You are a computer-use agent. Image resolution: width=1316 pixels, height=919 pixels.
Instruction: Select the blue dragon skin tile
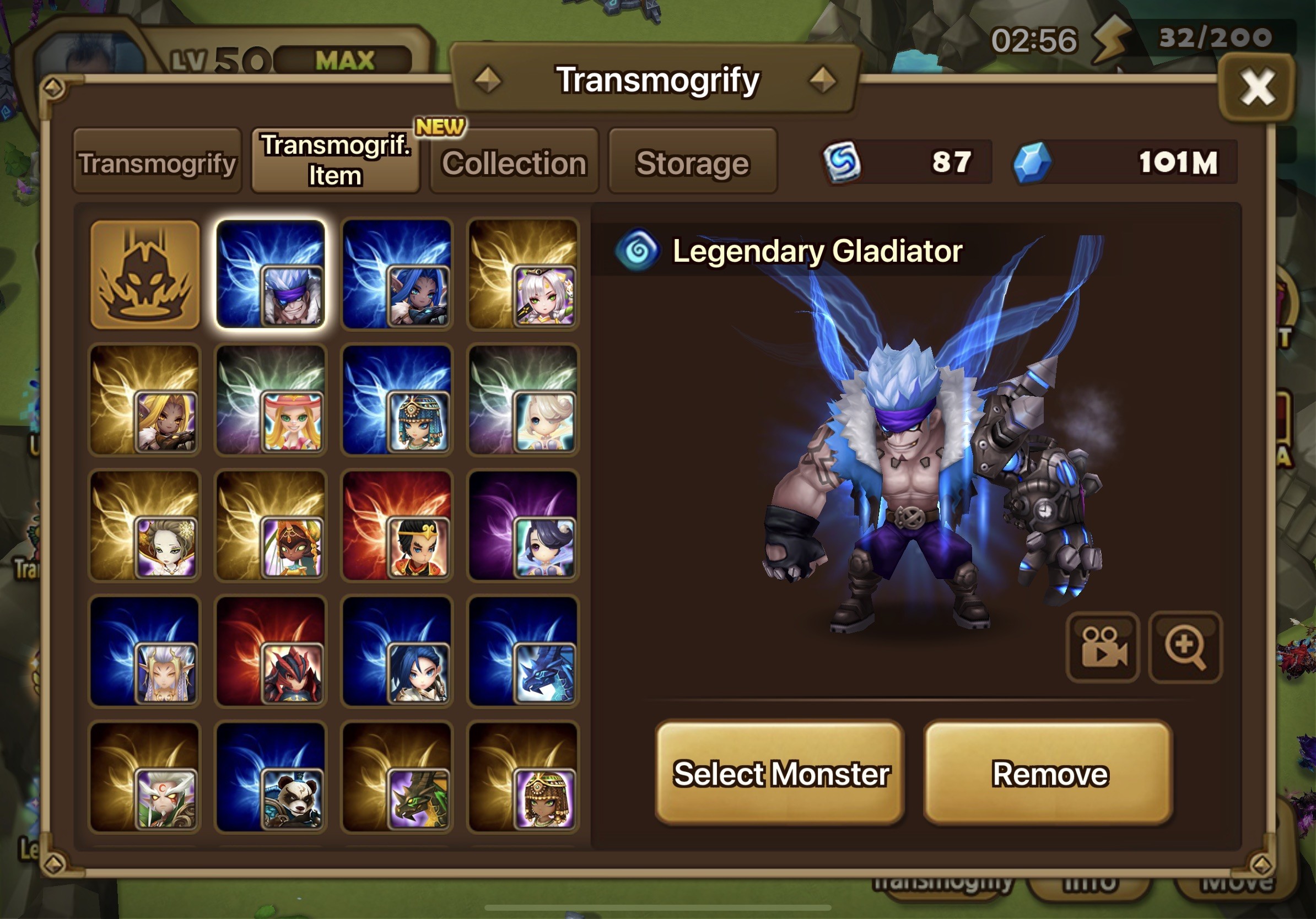click(x=523, y=651)
